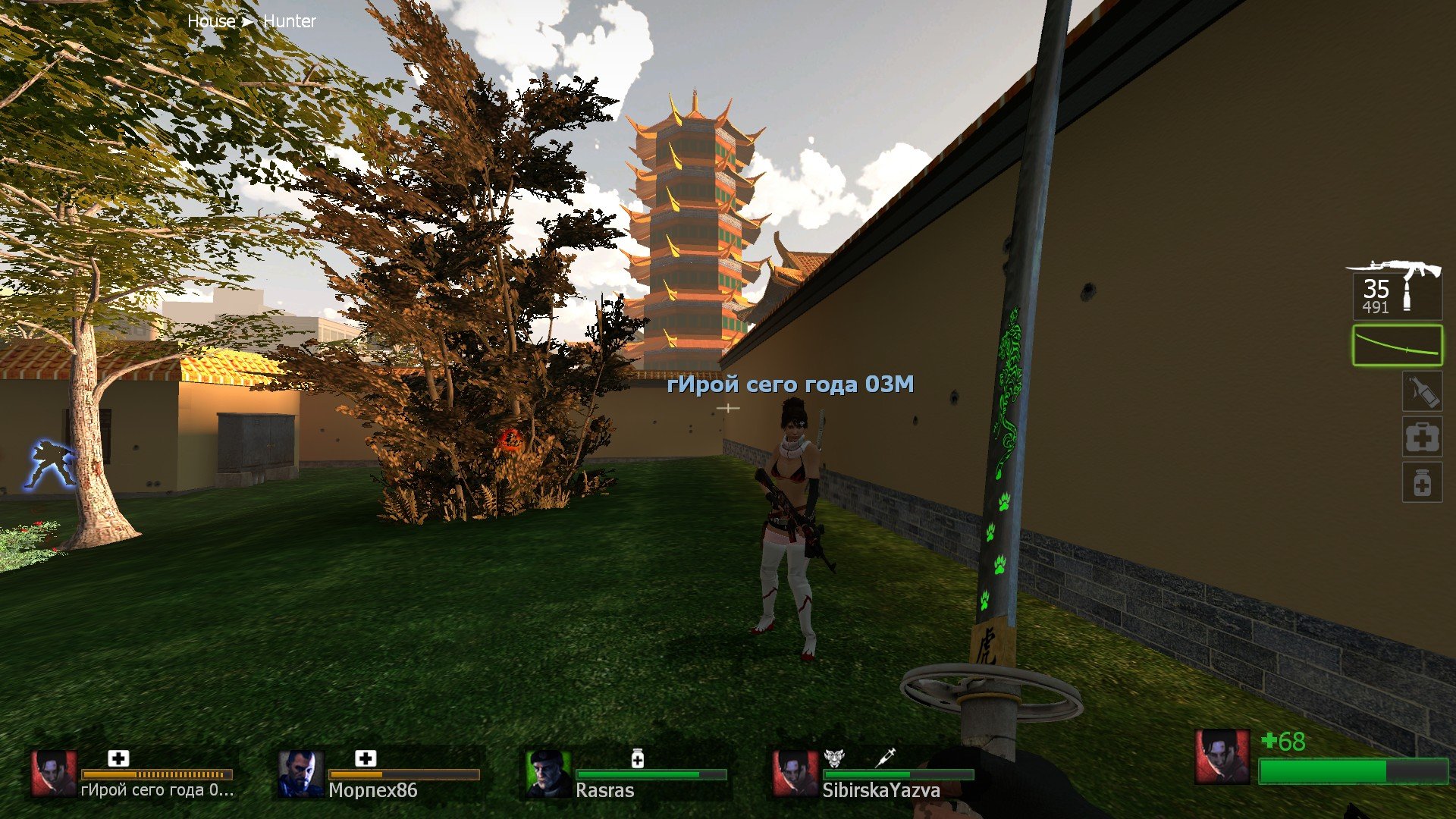Select the katana melee weapon slot

(1397, 346)
